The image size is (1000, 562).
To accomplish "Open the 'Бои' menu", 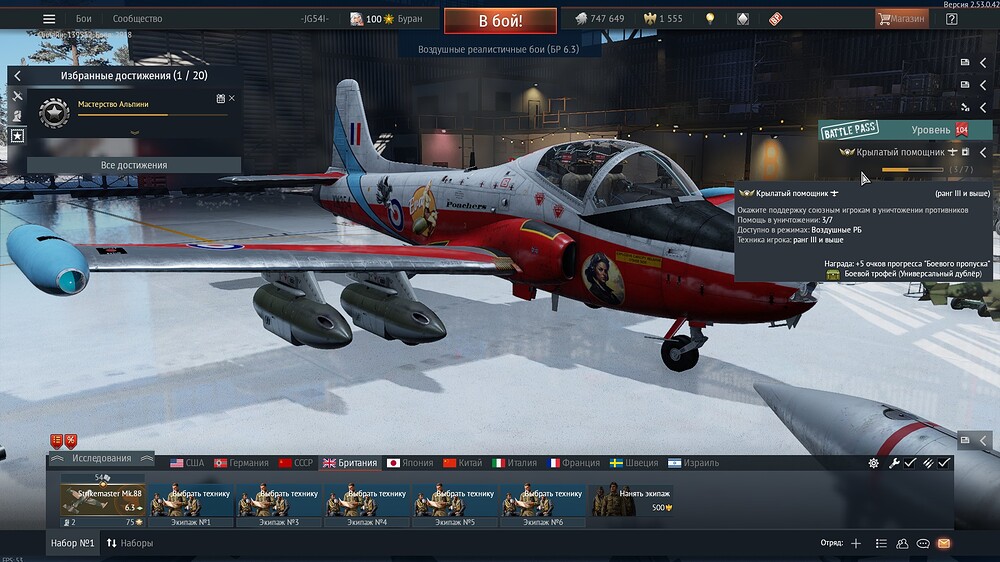I will (x=84, y=19).
